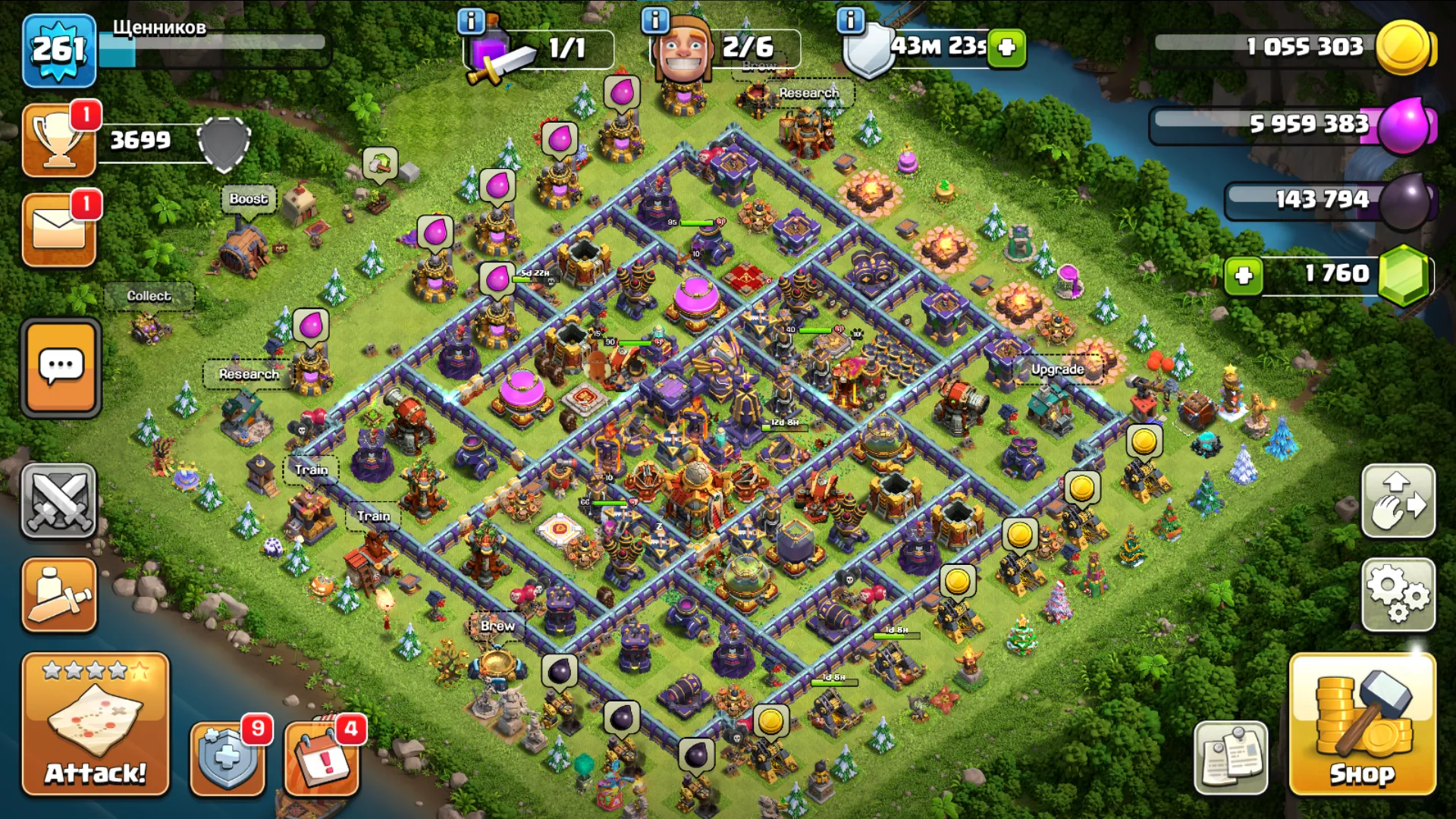Tap the XP progress bar beside the level badge
Screen dimensions: 1456x819
(212, 47)
